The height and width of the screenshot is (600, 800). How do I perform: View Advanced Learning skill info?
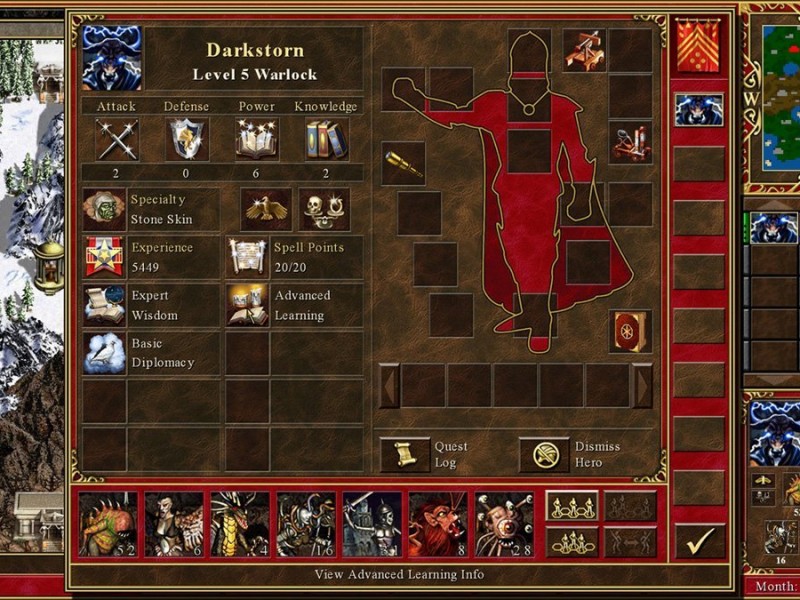pos(247,306)
